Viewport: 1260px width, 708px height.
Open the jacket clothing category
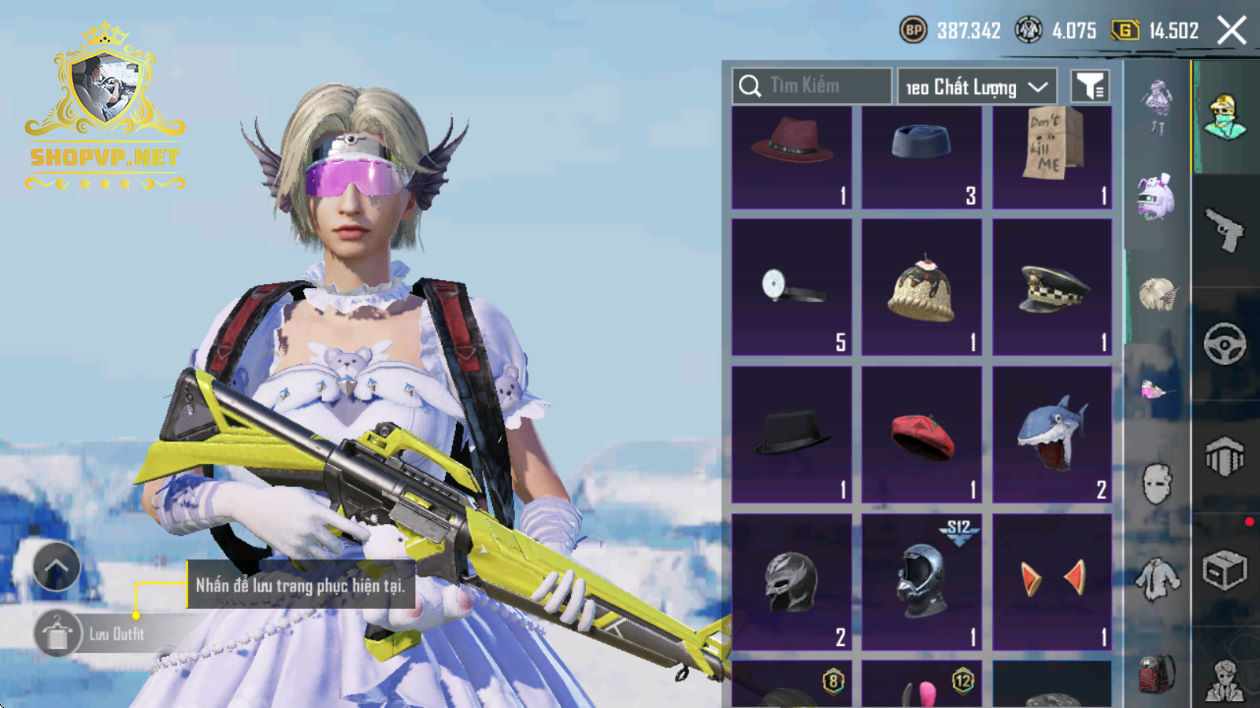pyautogui.click(x=1157, y=579)
